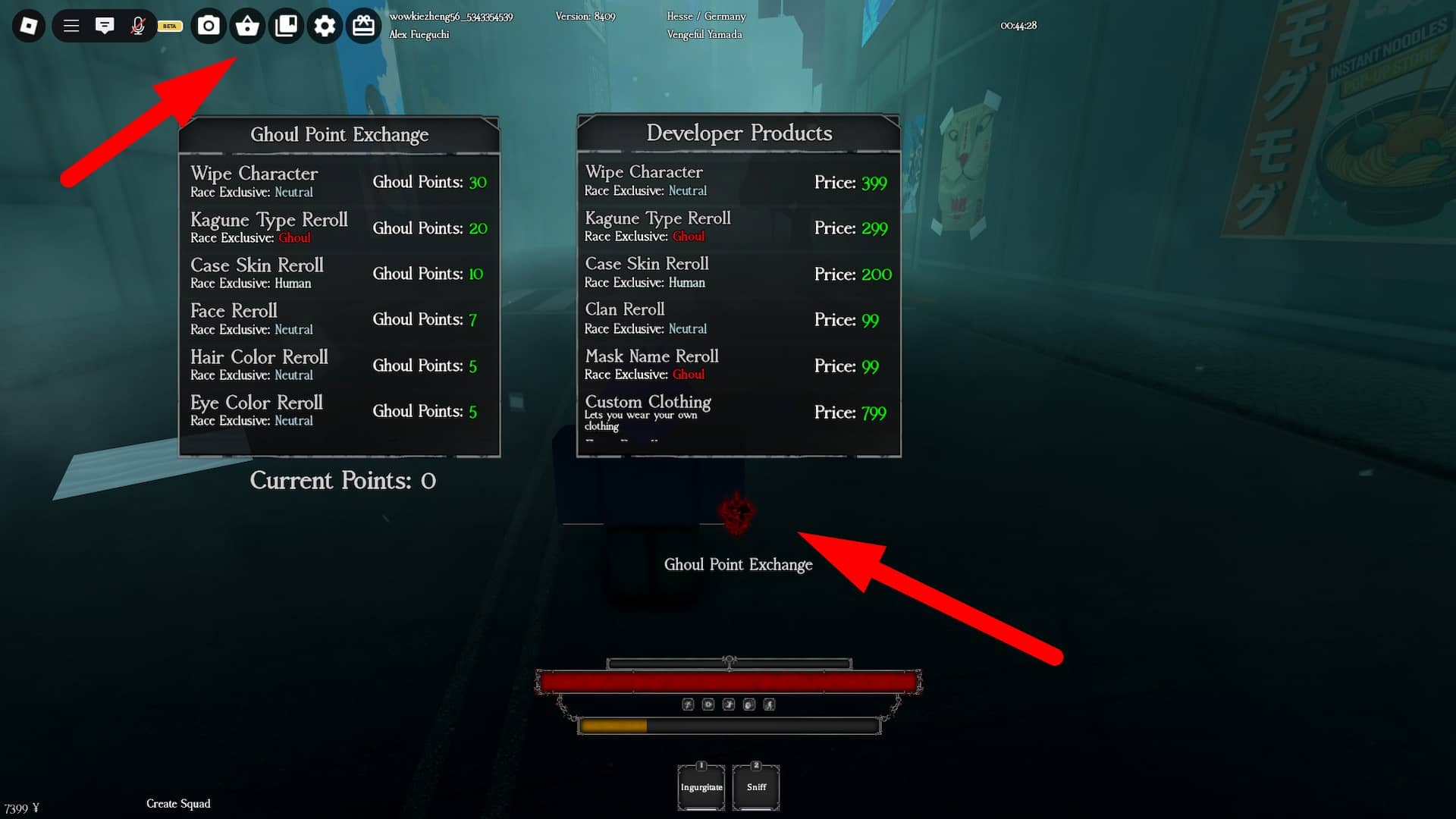The image size is (1456, 819).
Task: Select the first skill icon below the health bar
Action: pos(688,704)
